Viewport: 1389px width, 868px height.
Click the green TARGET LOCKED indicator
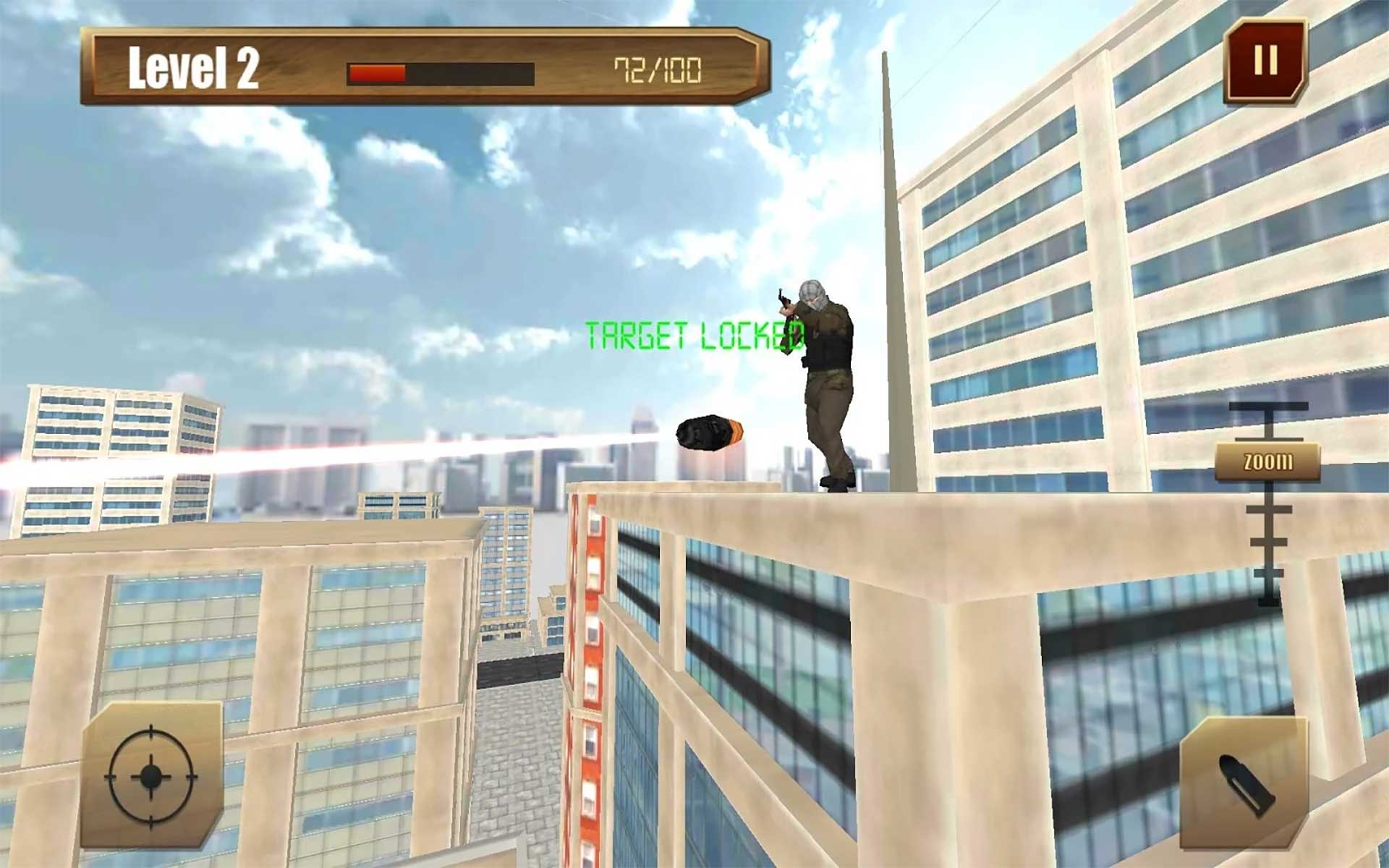[x=696, y=334]
